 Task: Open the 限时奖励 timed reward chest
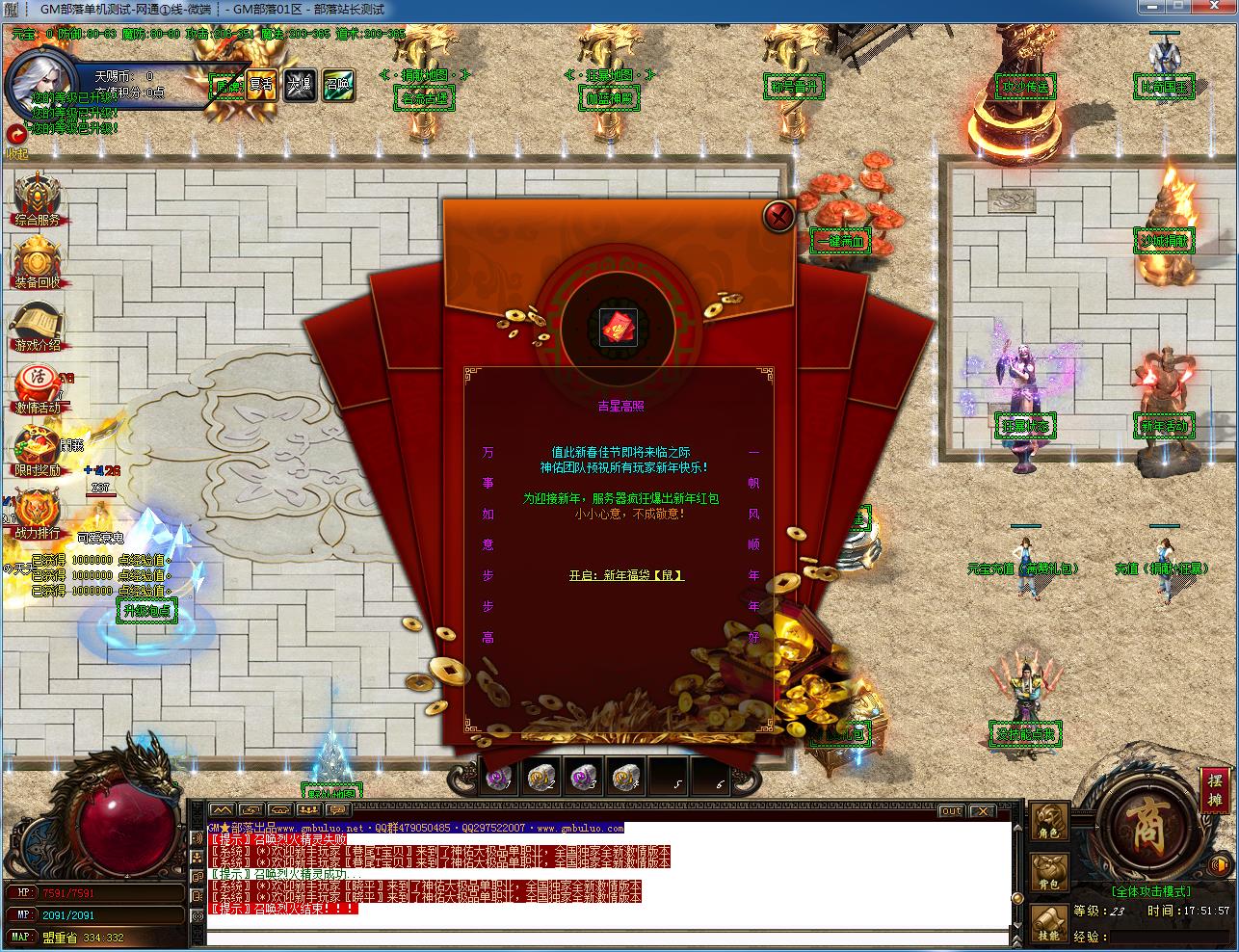point(37,447)
